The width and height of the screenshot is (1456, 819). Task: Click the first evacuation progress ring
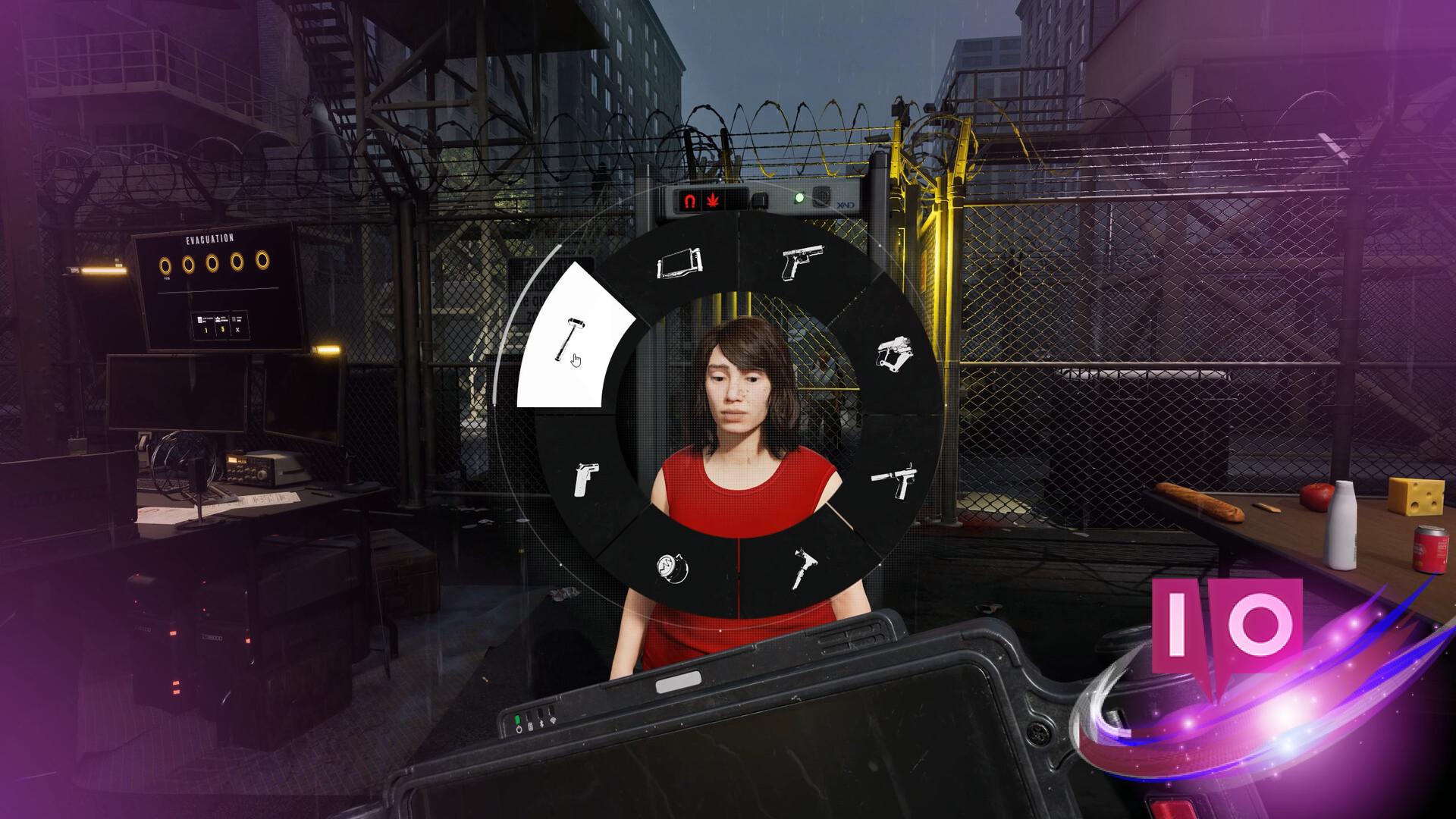point(165,265)
